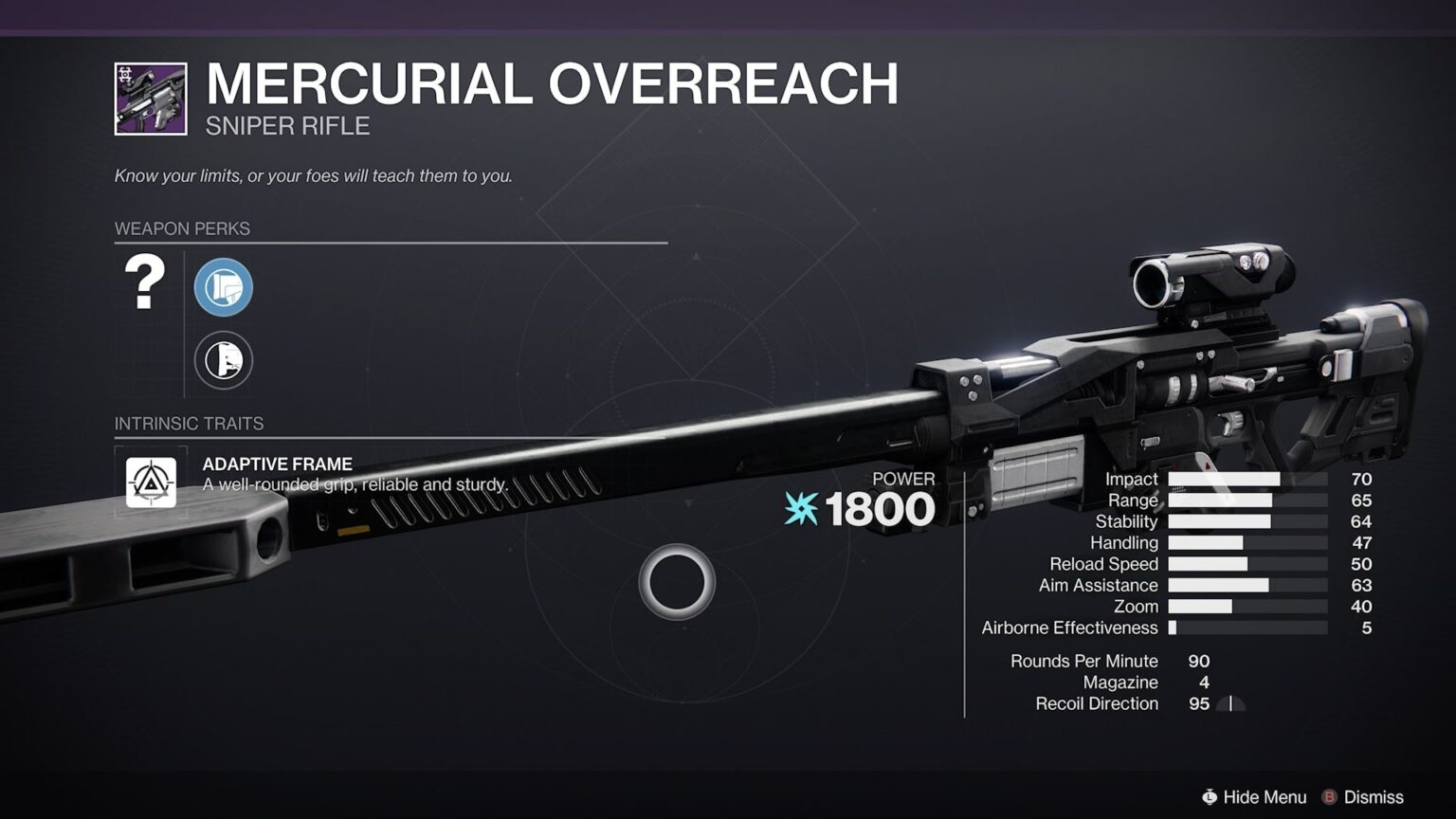Click the red B button prompt icon
This screenshot has width=1456, height=819.
coord(1331,797)
